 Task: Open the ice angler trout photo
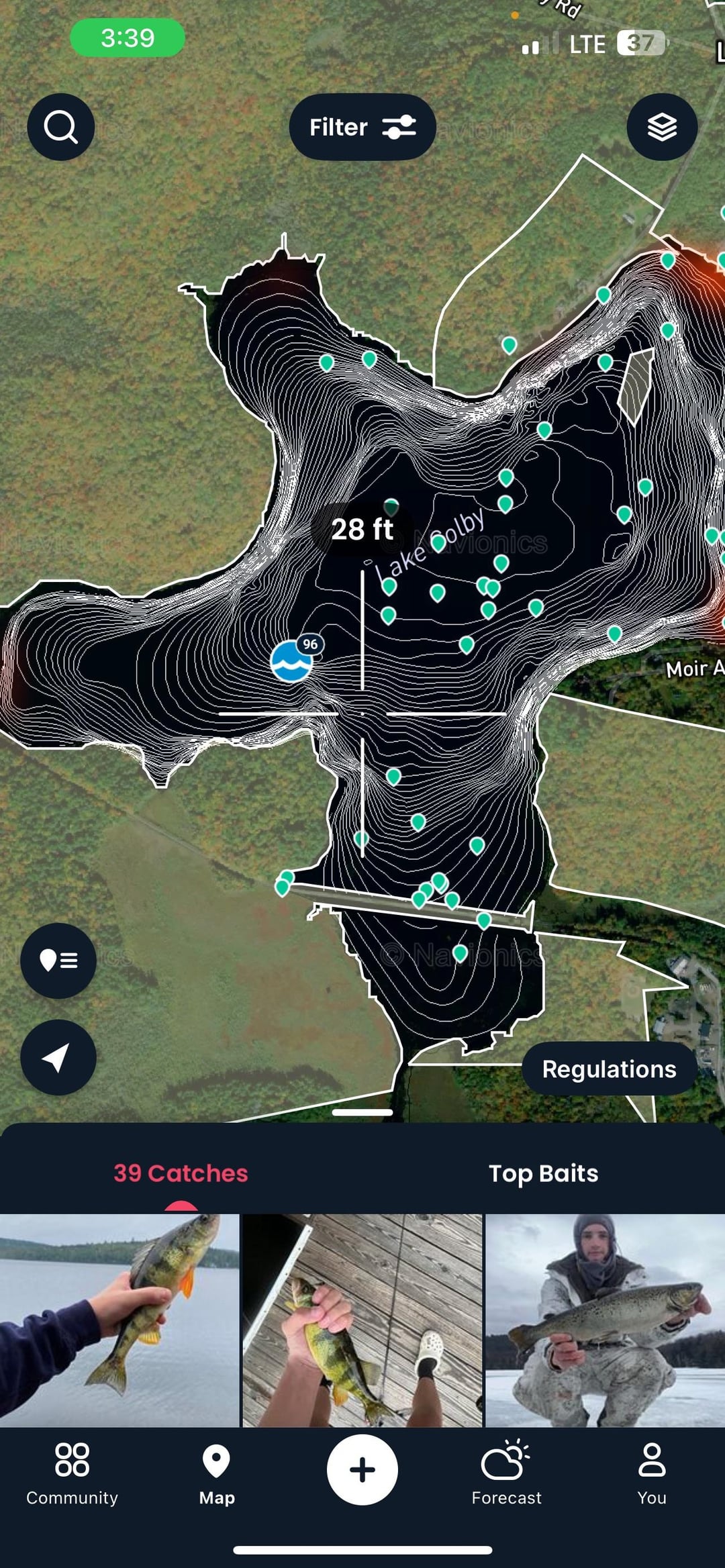coord(605,1320)
